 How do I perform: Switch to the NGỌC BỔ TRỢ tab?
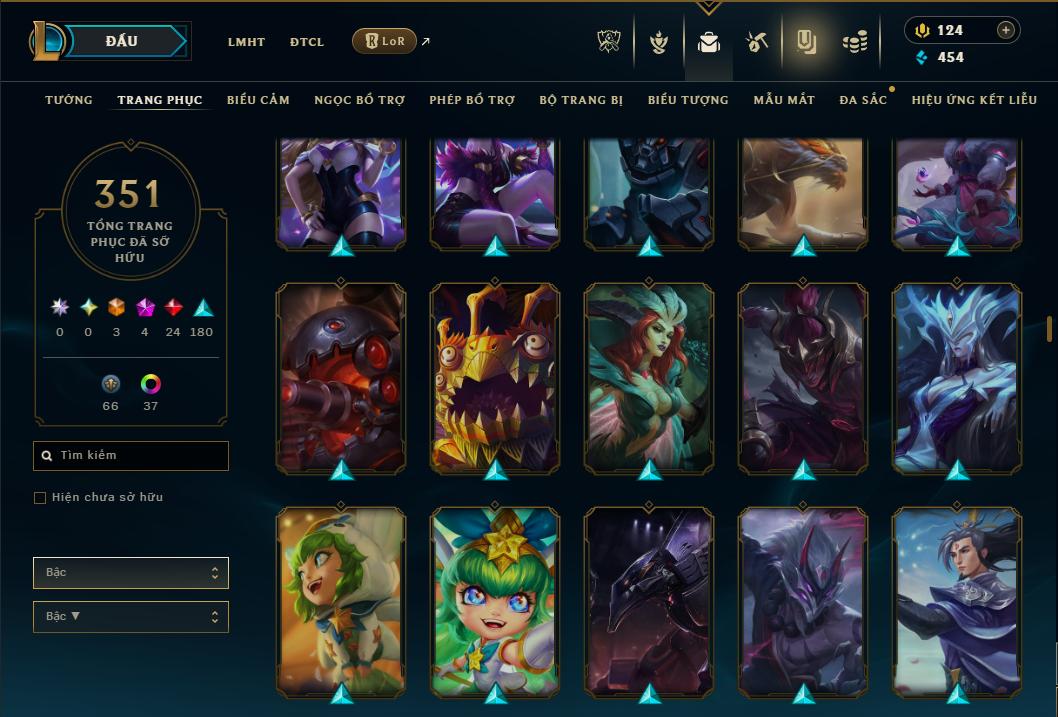point(359,100)
